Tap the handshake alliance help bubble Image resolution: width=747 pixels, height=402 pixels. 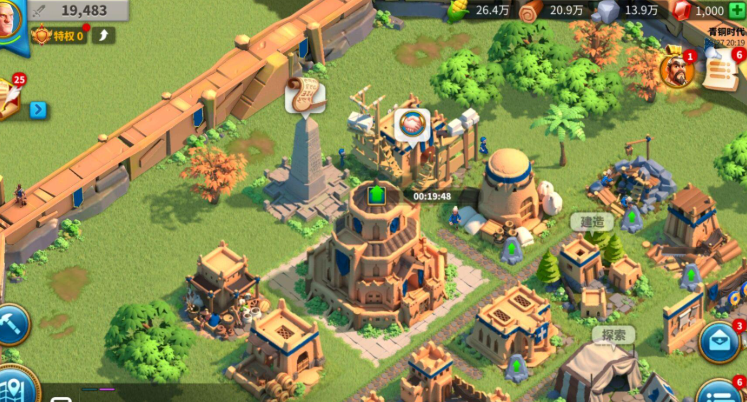pos(411,125)
